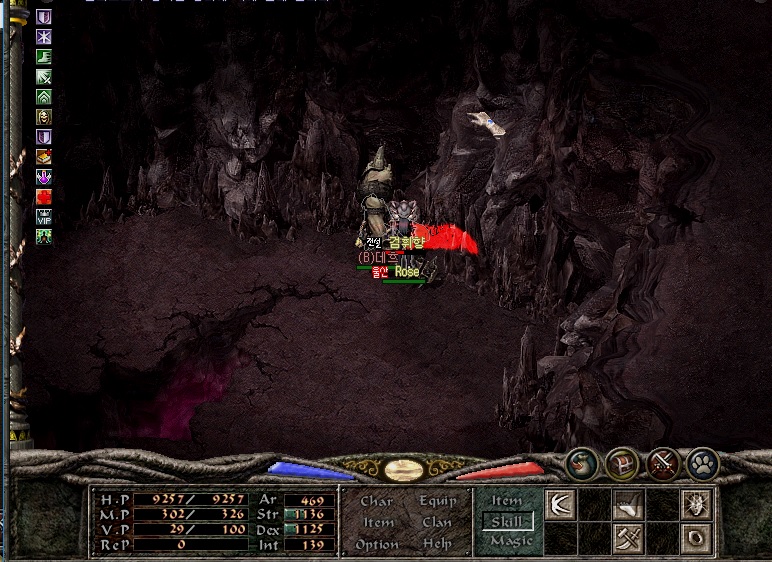This screenshot has width=772, height=562.
Task: Click the skull face buff icon
Action: point(44,117)
